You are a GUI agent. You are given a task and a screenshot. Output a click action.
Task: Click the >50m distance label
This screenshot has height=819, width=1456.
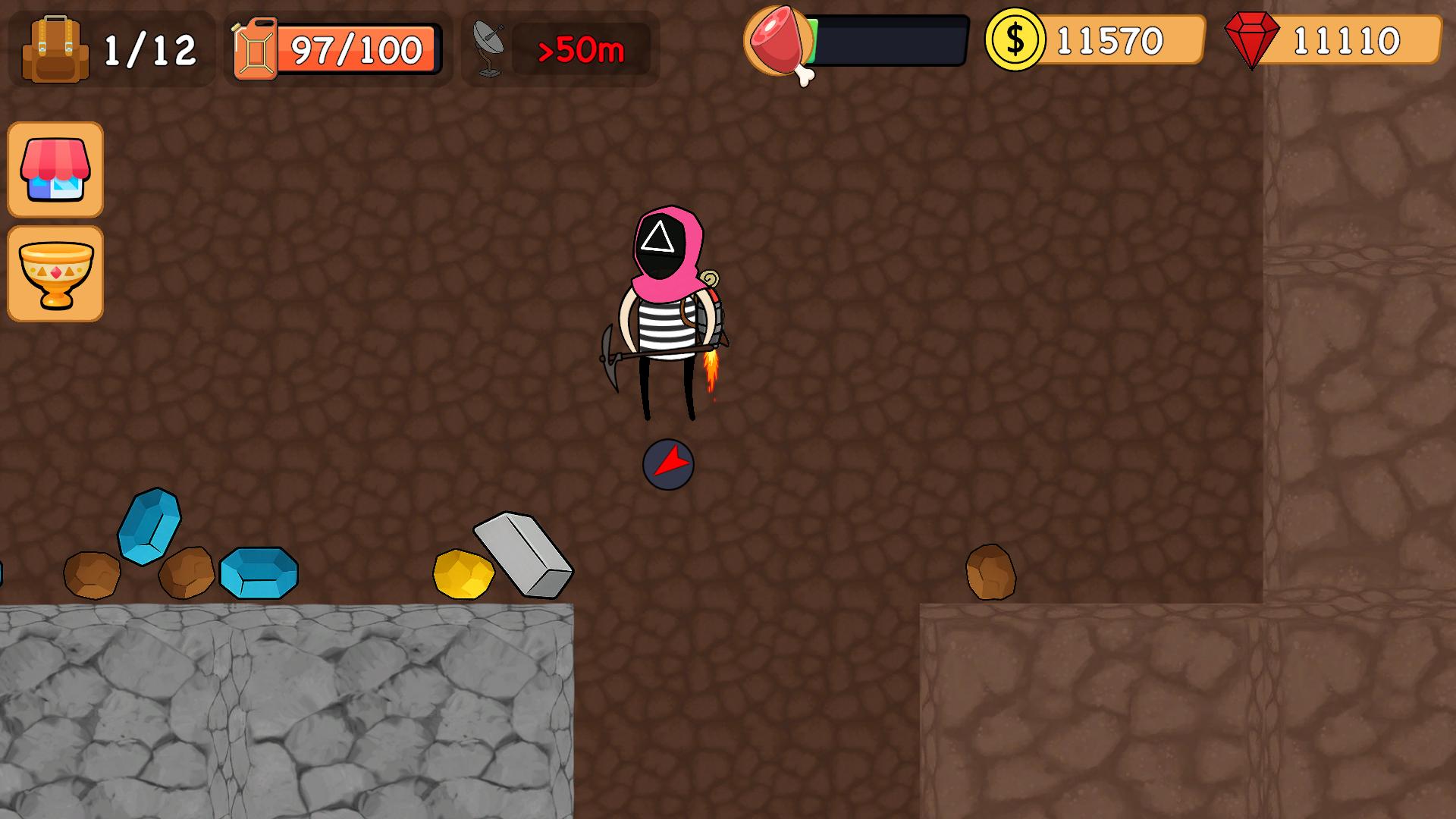[x=582, y=52]
